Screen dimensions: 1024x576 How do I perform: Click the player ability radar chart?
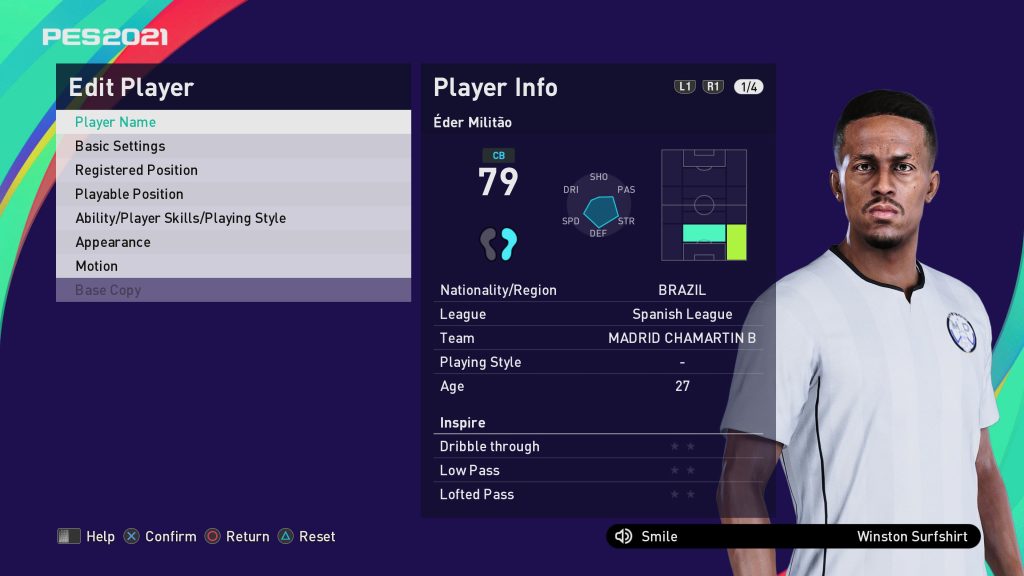[x=599, y=205]
